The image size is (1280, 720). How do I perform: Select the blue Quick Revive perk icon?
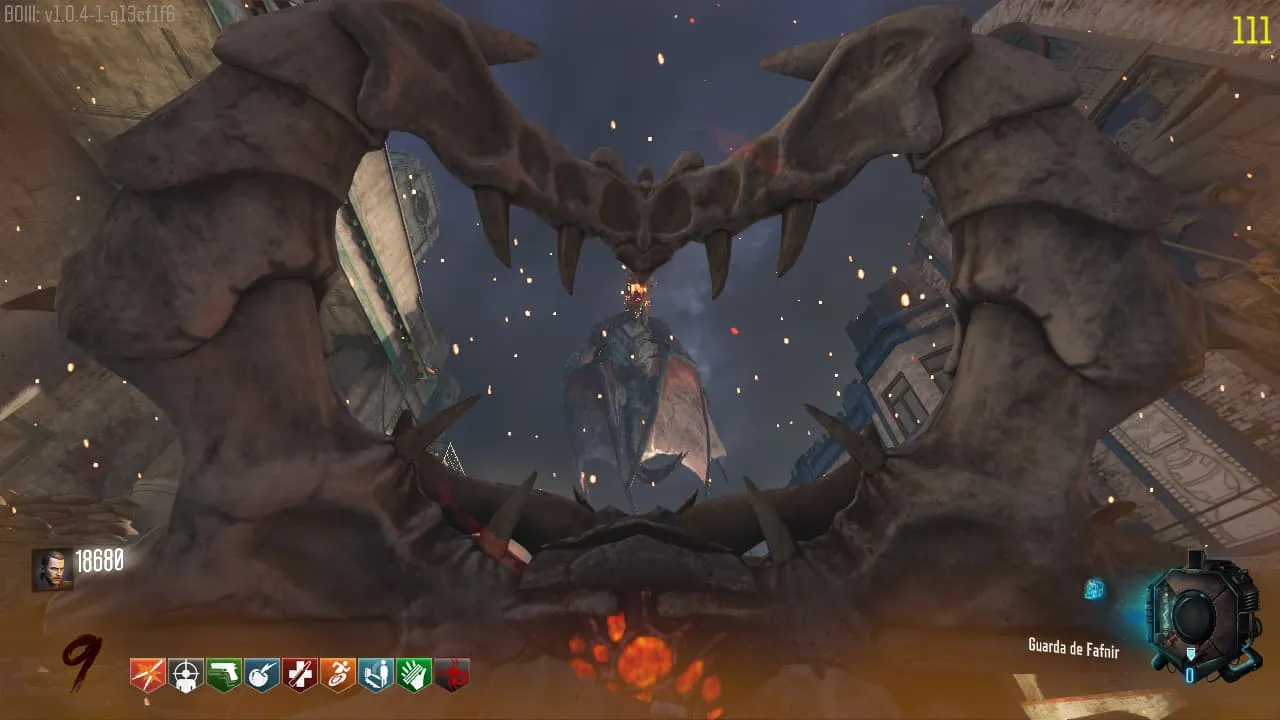(376, 675)
